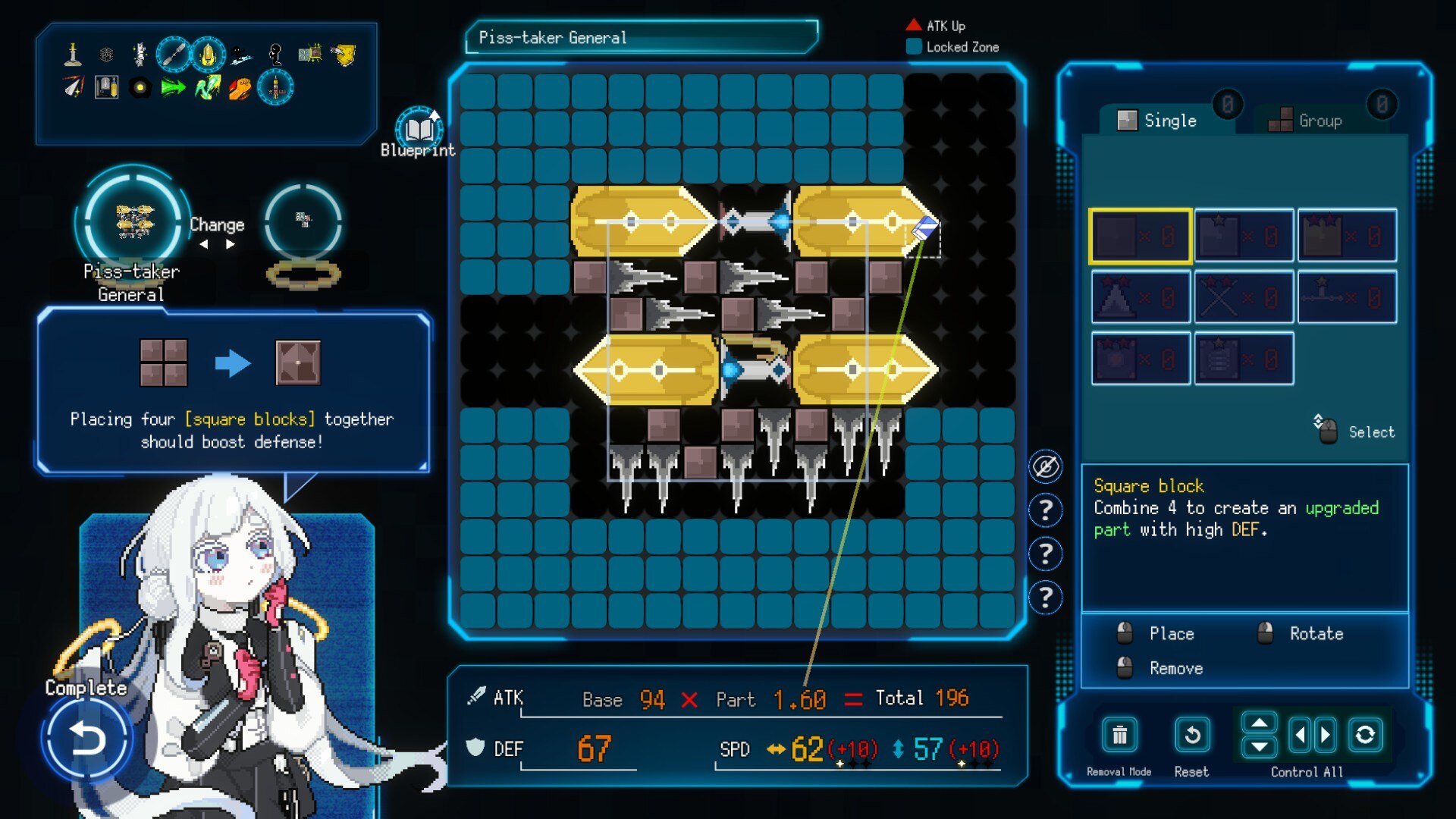The image size is (1456, 819).
Task: Toggle Removal Mode trash button
Action: coord(1119,735)
